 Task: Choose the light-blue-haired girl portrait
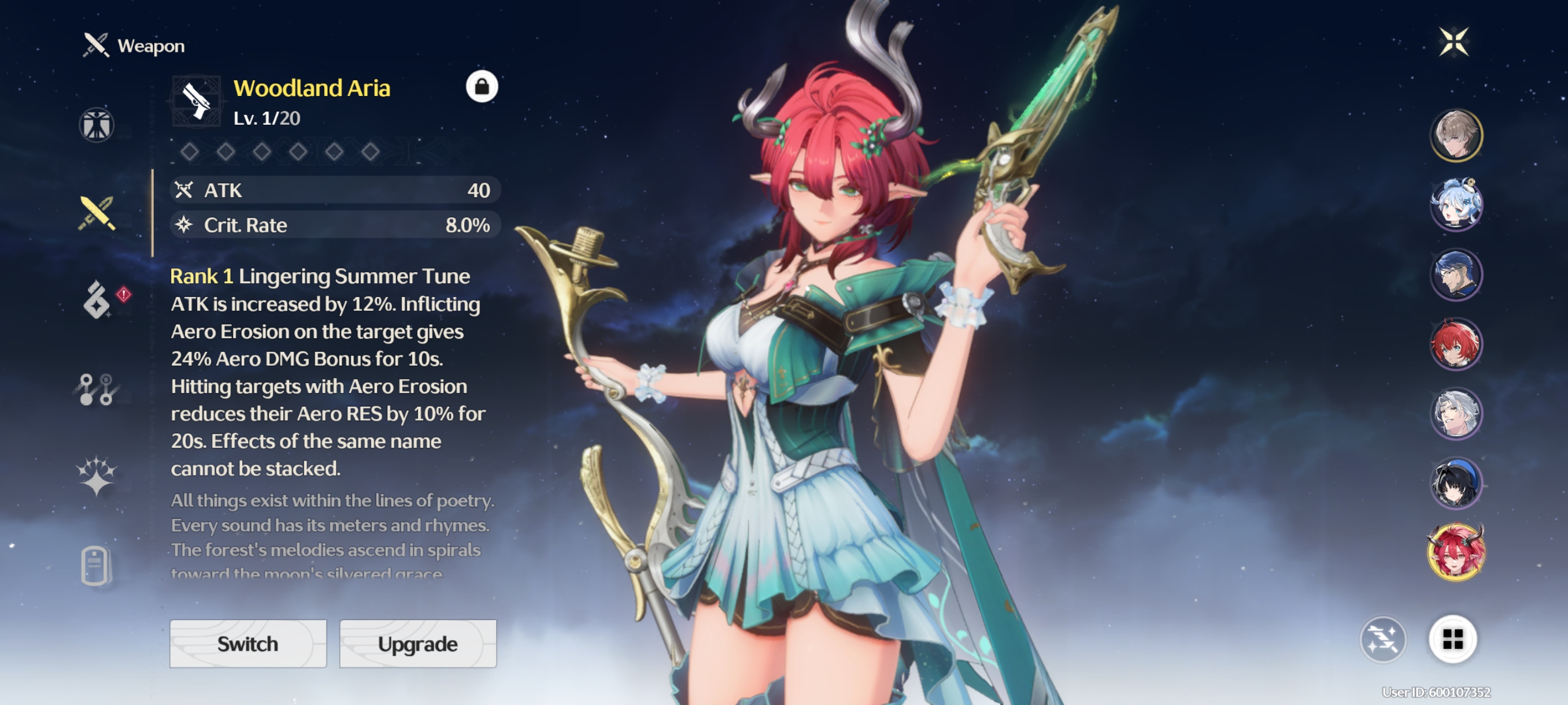(x=1455, y=205)
